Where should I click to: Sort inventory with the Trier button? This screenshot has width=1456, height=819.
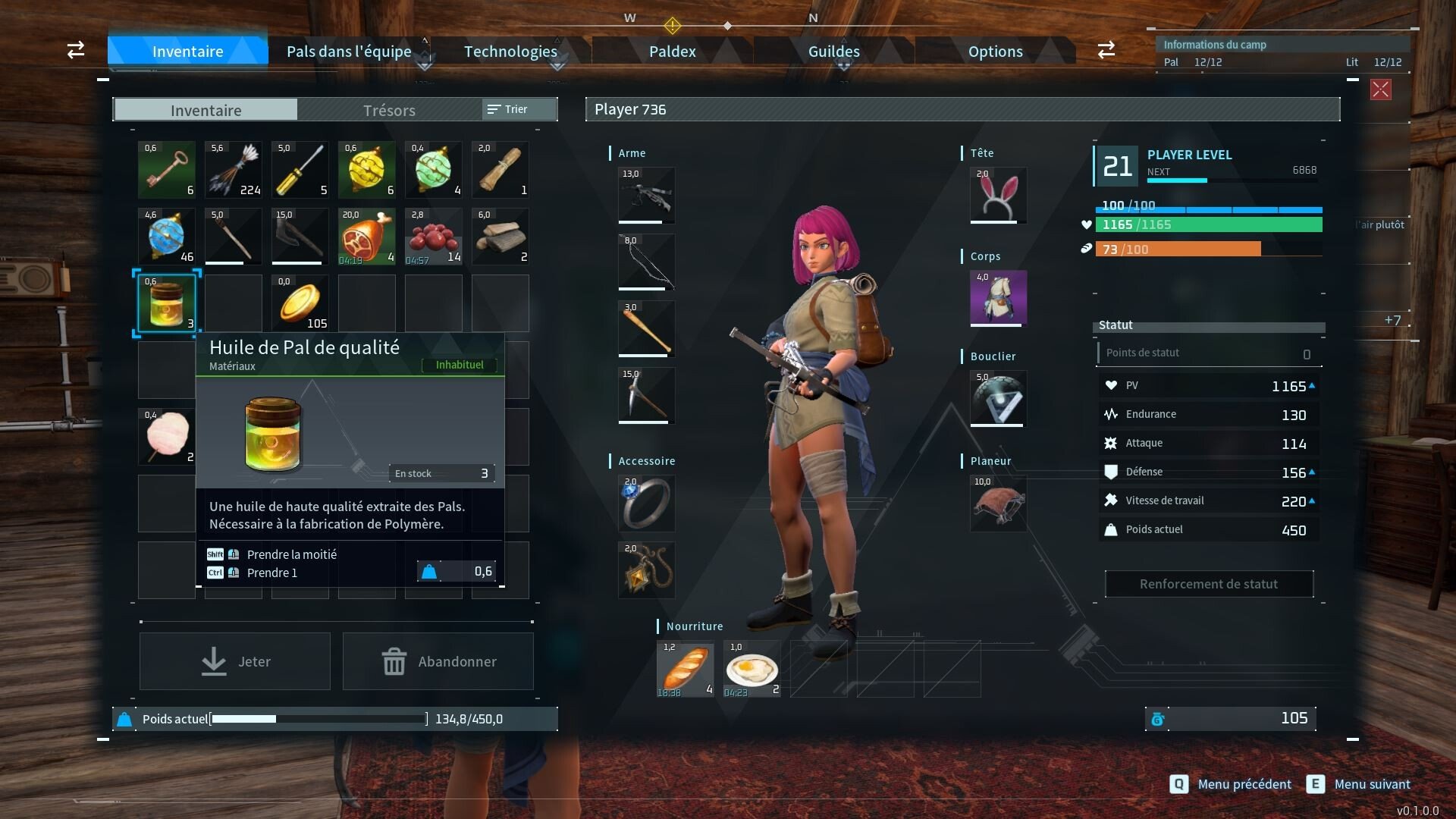click(x=508, y=109)
